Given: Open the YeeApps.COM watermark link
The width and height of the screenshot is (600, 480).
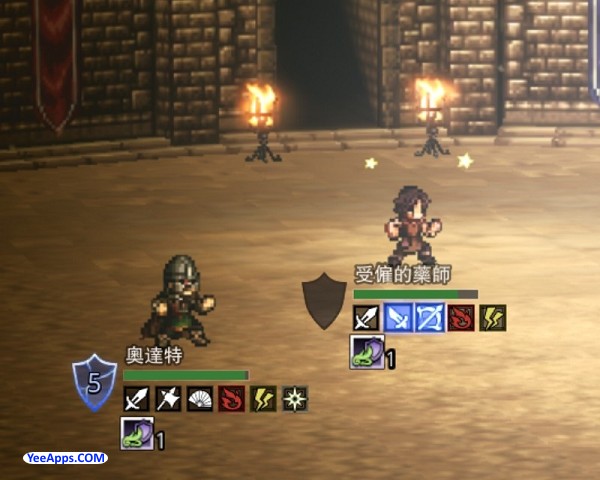Looking at the screenshot, I should point(65,458).
